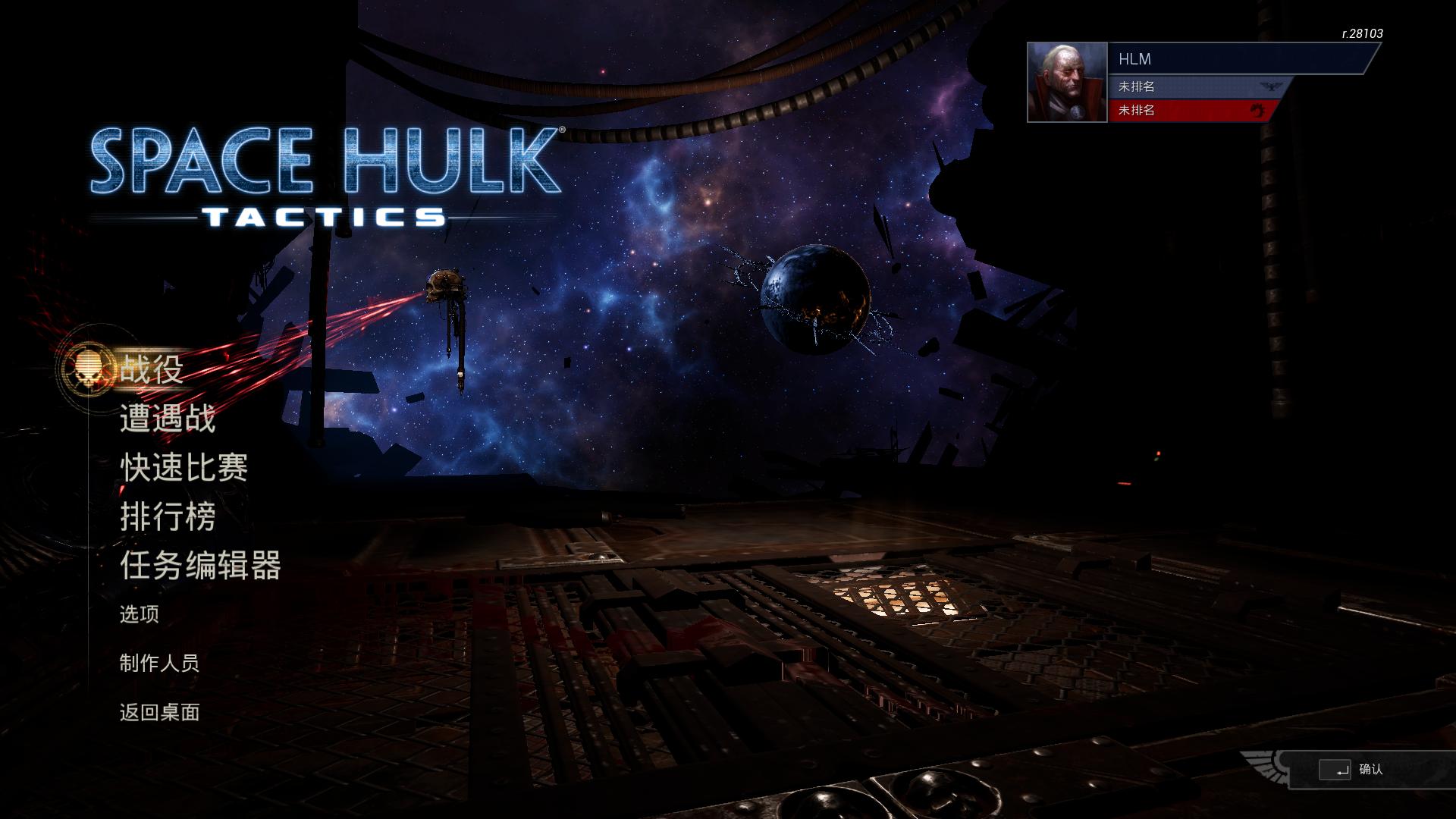
Task: Enter 快速比赛 quick match
Action: coord(184,469)
